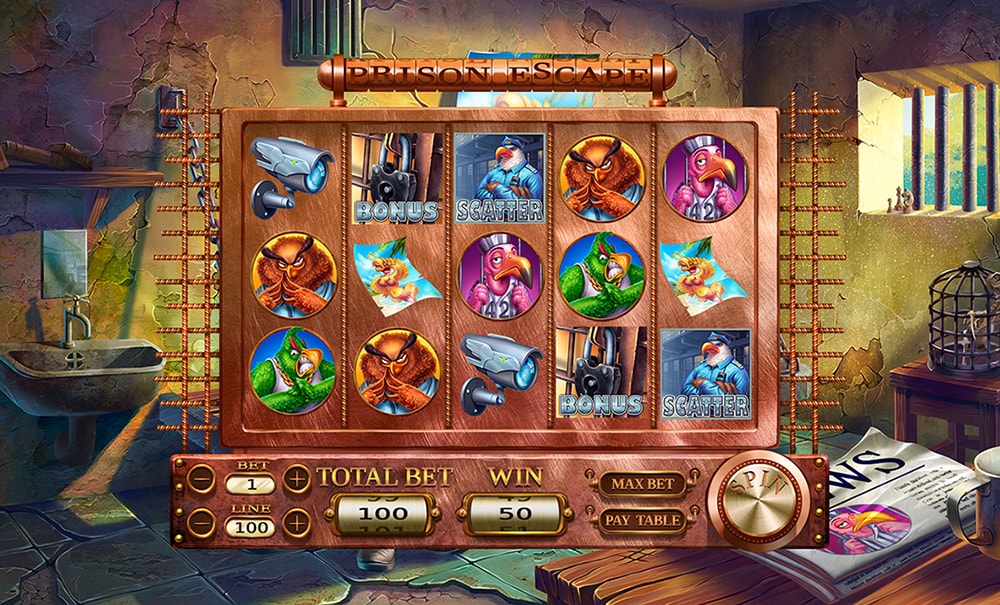Image resolution: width=1000 pixels, height=605 pixels.
Task: Activate the MAX BET button
Action: (641, 484)
